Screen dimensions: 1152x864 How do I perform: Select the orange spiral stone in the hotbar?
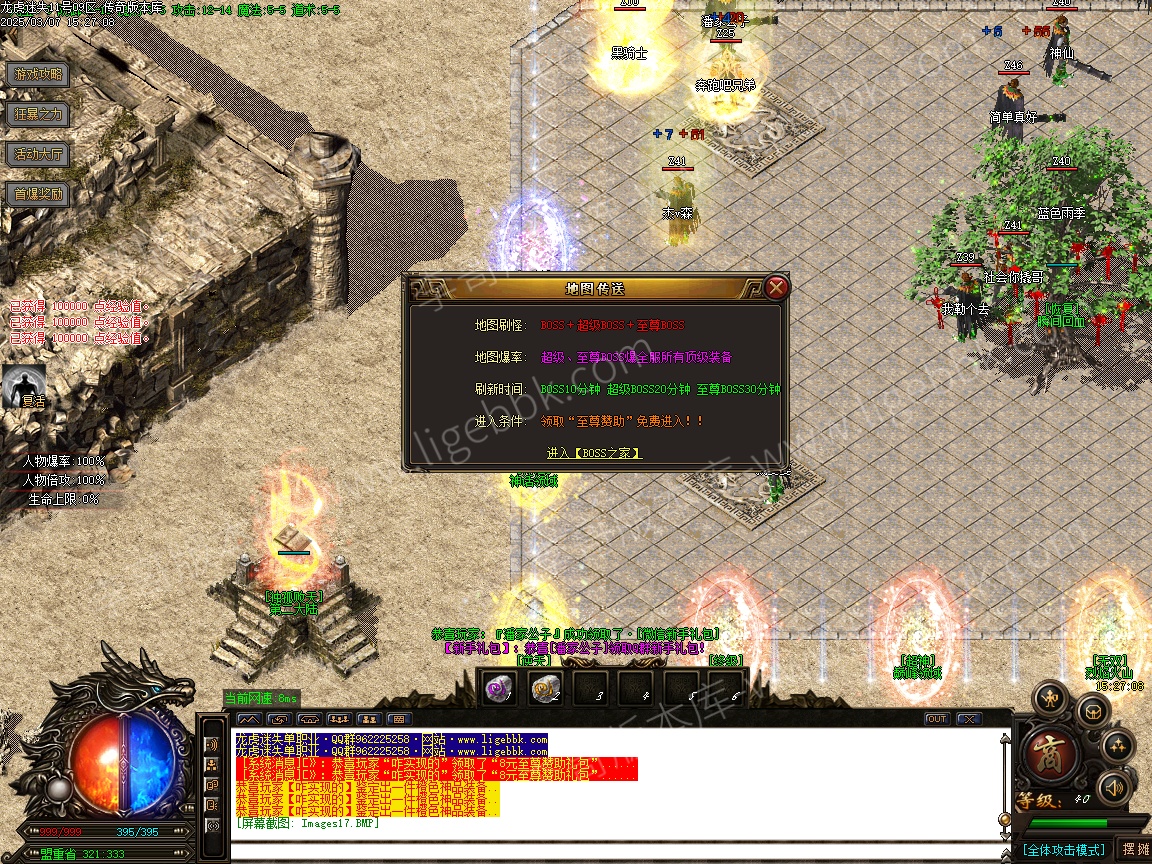(545, 688)
